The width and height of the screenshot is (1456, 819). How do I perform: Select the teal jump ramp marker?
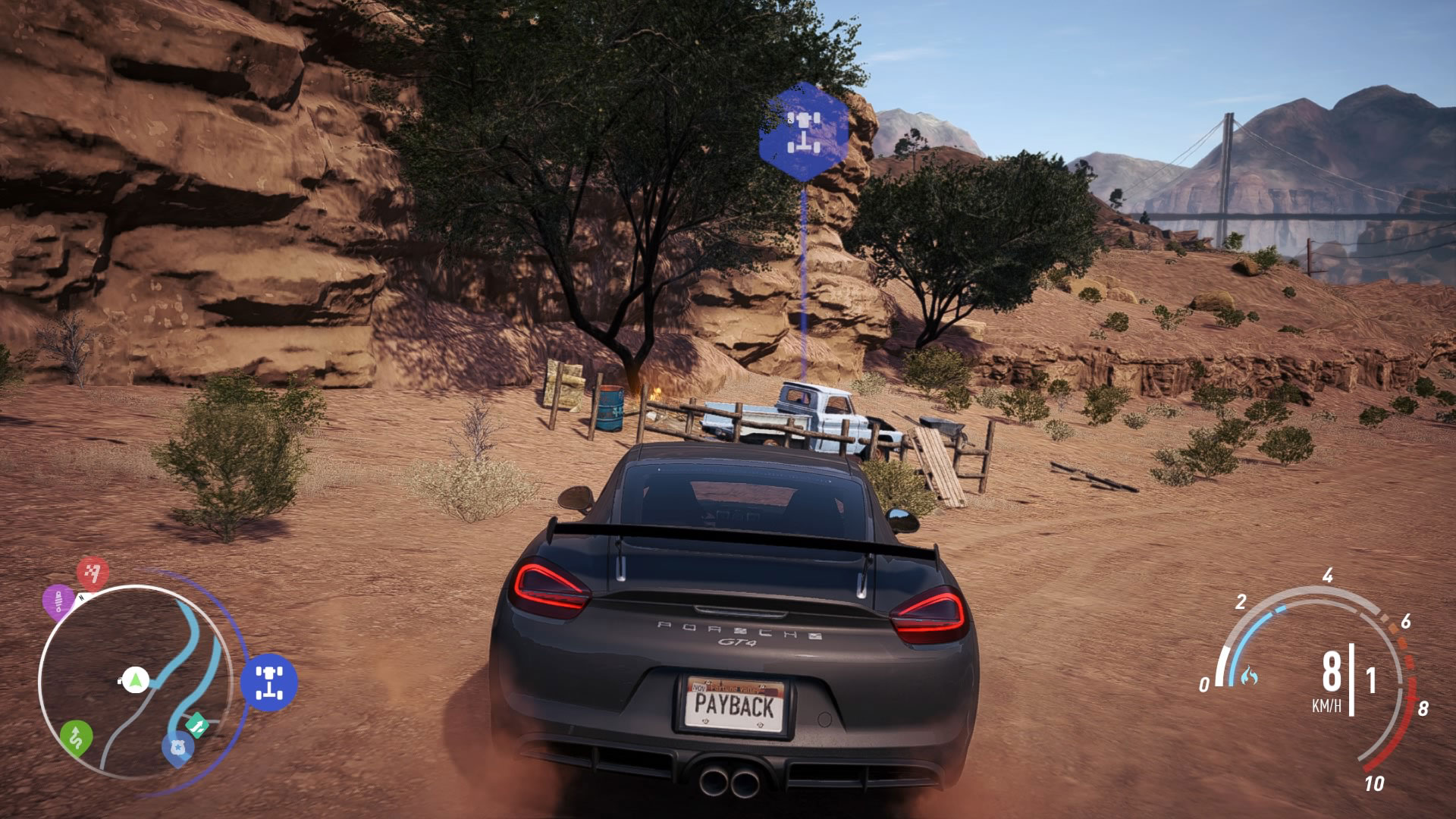(x=197, y=725)
